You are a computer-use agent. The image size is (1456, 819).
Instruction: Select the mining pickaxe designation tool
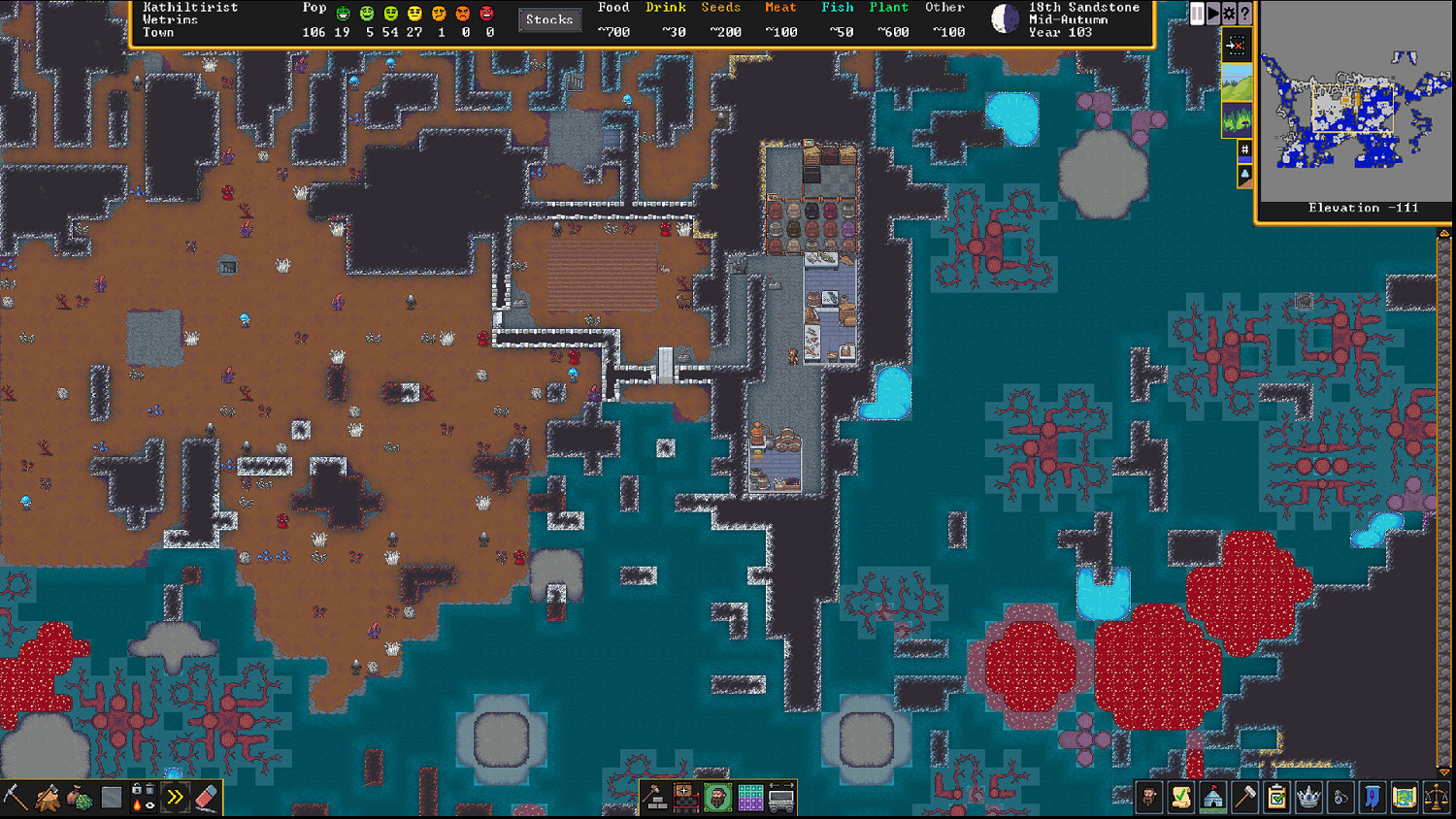click(14, 796)
